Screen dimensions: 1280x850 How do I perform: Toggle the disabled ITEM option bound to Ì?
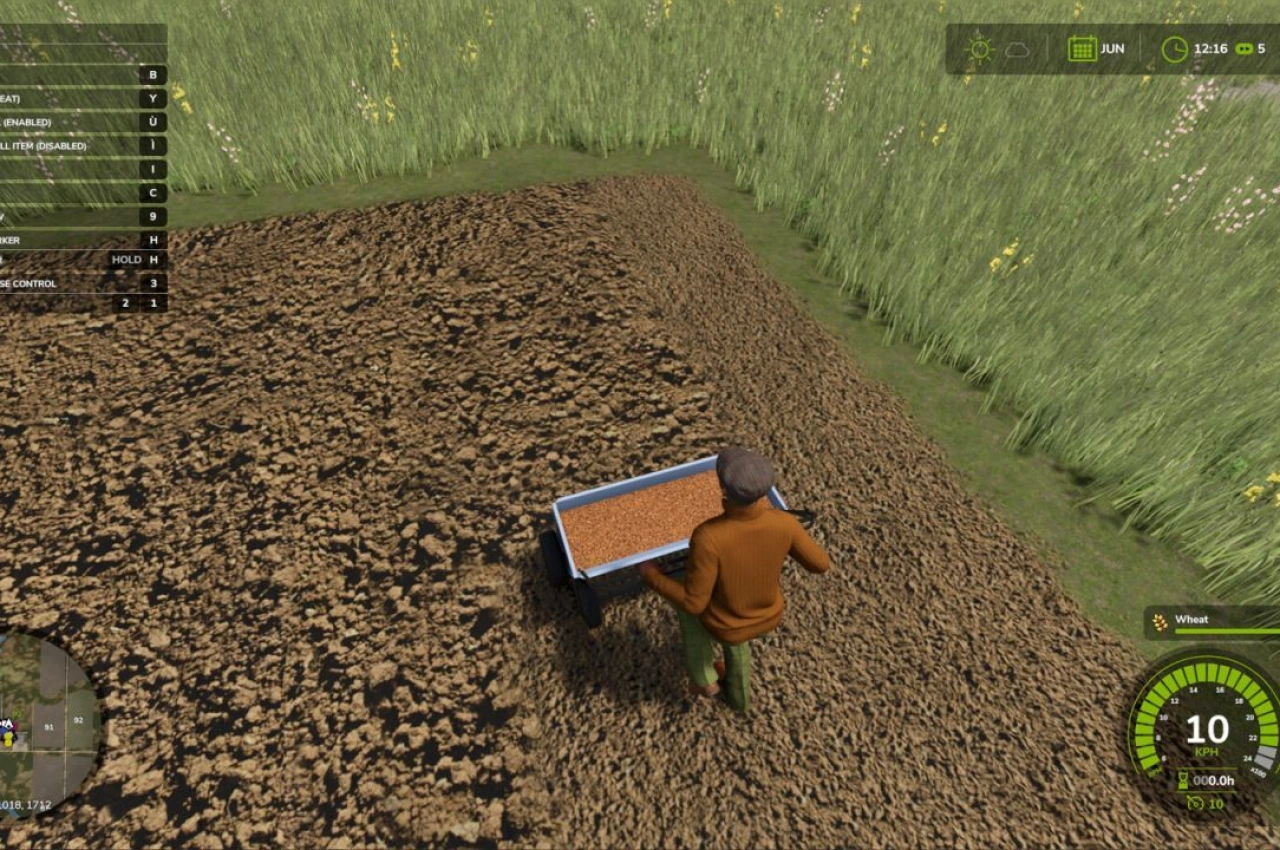point(150,145)
